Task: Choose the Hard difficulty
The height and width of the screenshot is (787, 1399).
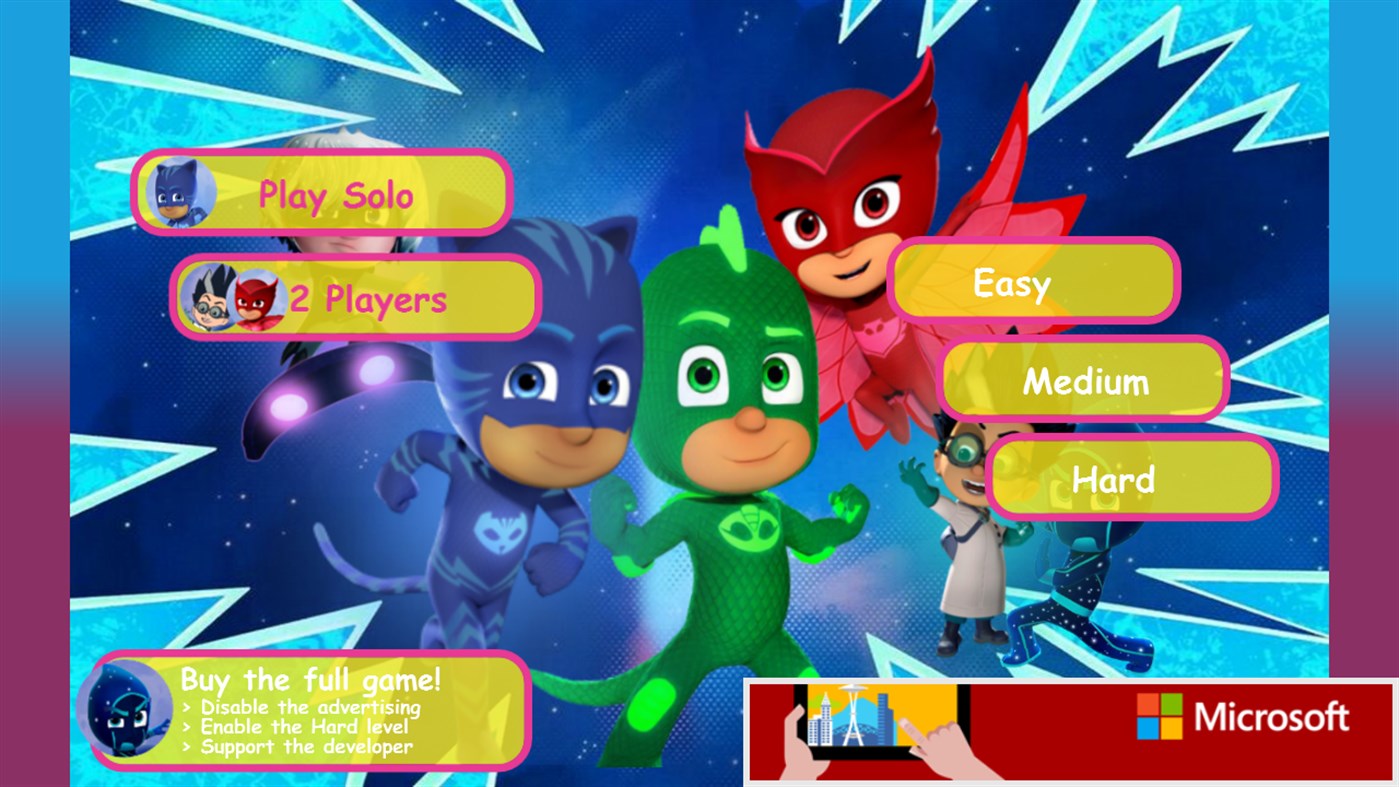Action: pos(1130,478)
